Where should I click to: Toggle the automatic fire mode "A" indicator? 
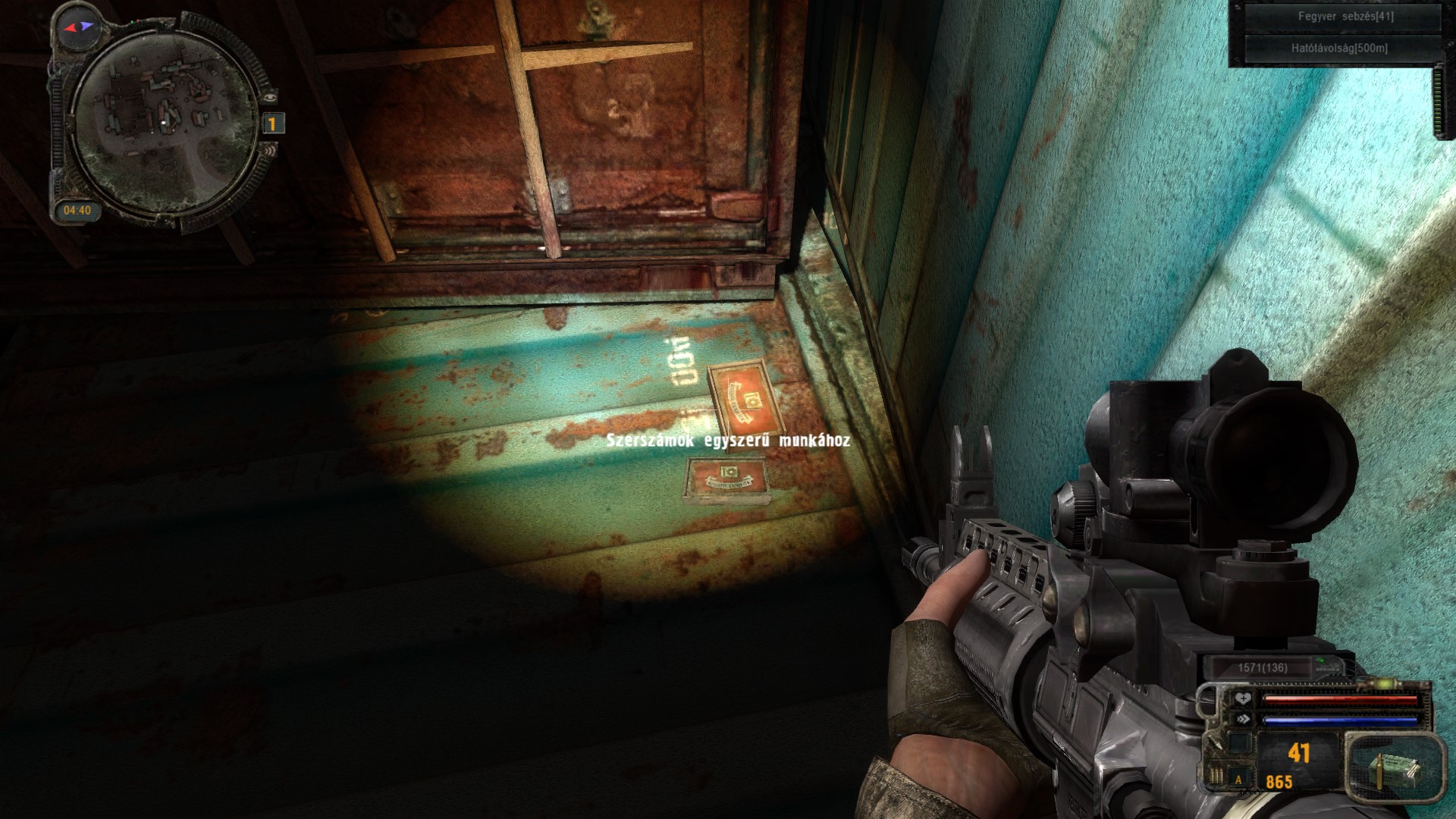coord(1239,779)
